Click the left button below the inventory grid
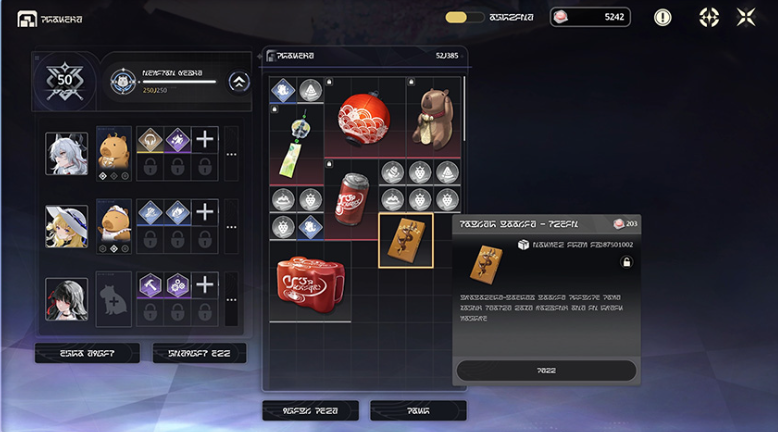 tap(310, 410)
